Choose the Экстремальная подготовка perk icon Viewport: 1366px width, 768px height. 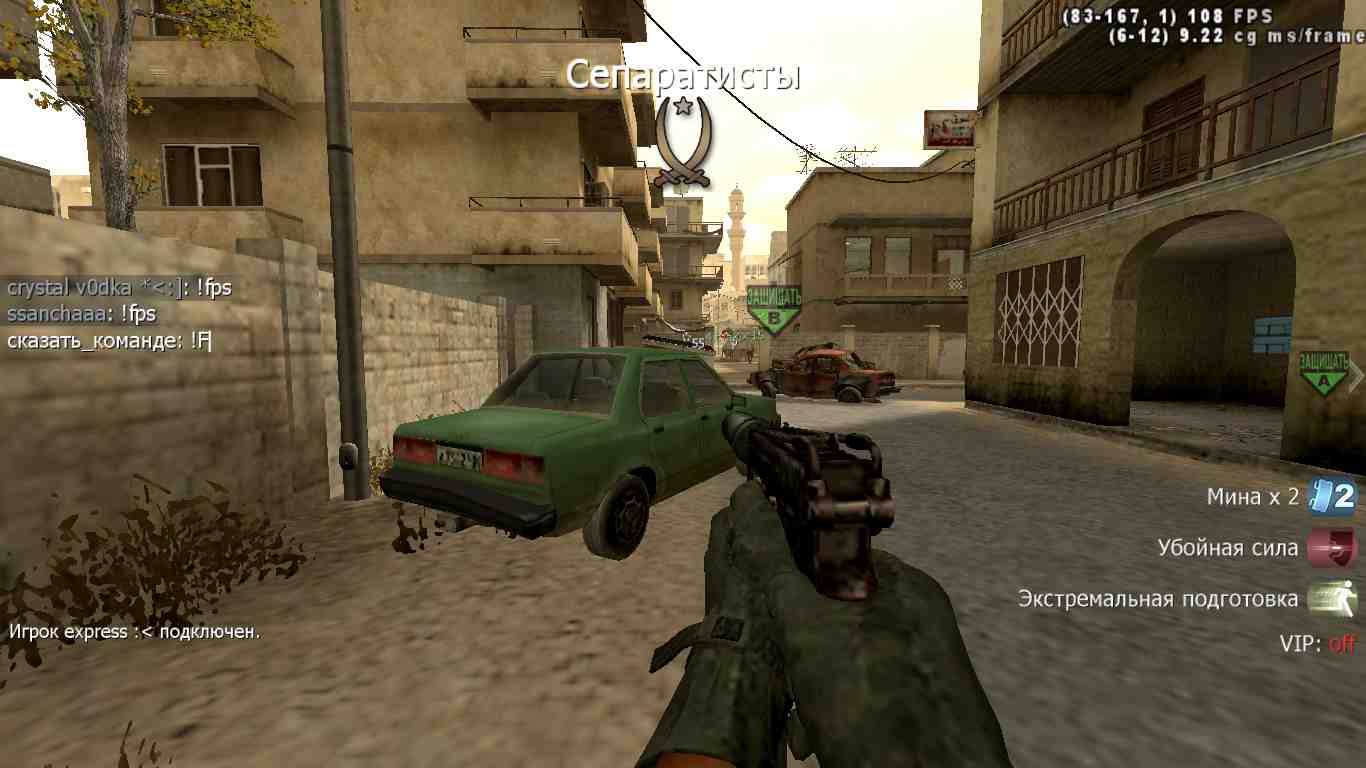[1332, 599]
